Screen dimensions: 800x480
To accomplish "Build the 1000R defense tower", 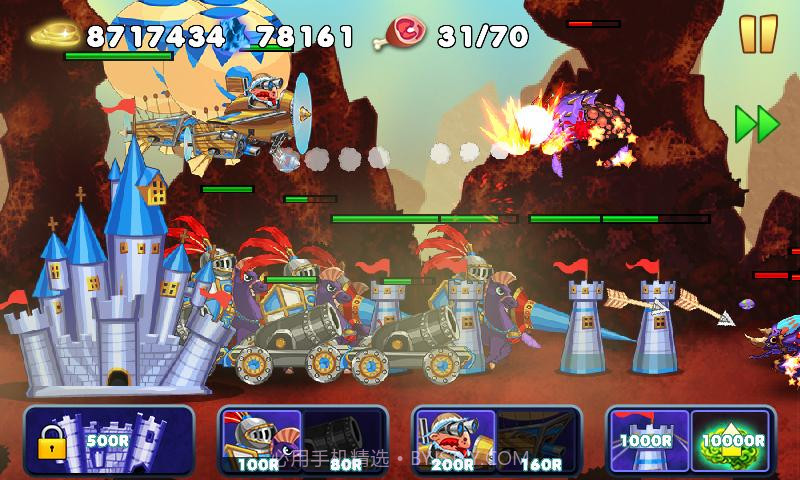I will click(x=645, y=437).
